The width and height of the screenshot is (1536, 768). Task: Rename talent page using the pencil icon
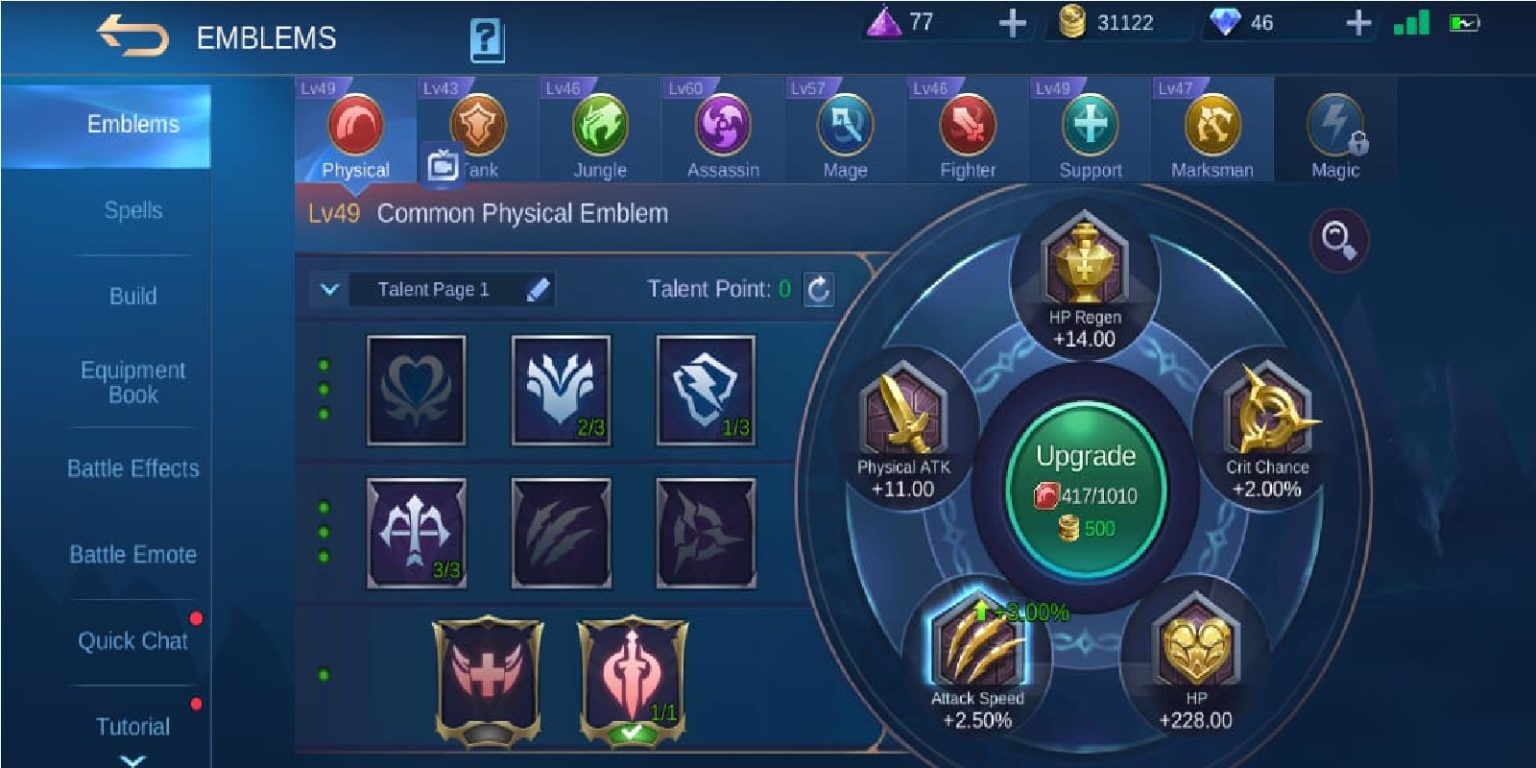pyautogui.click(x=538, y=290)
